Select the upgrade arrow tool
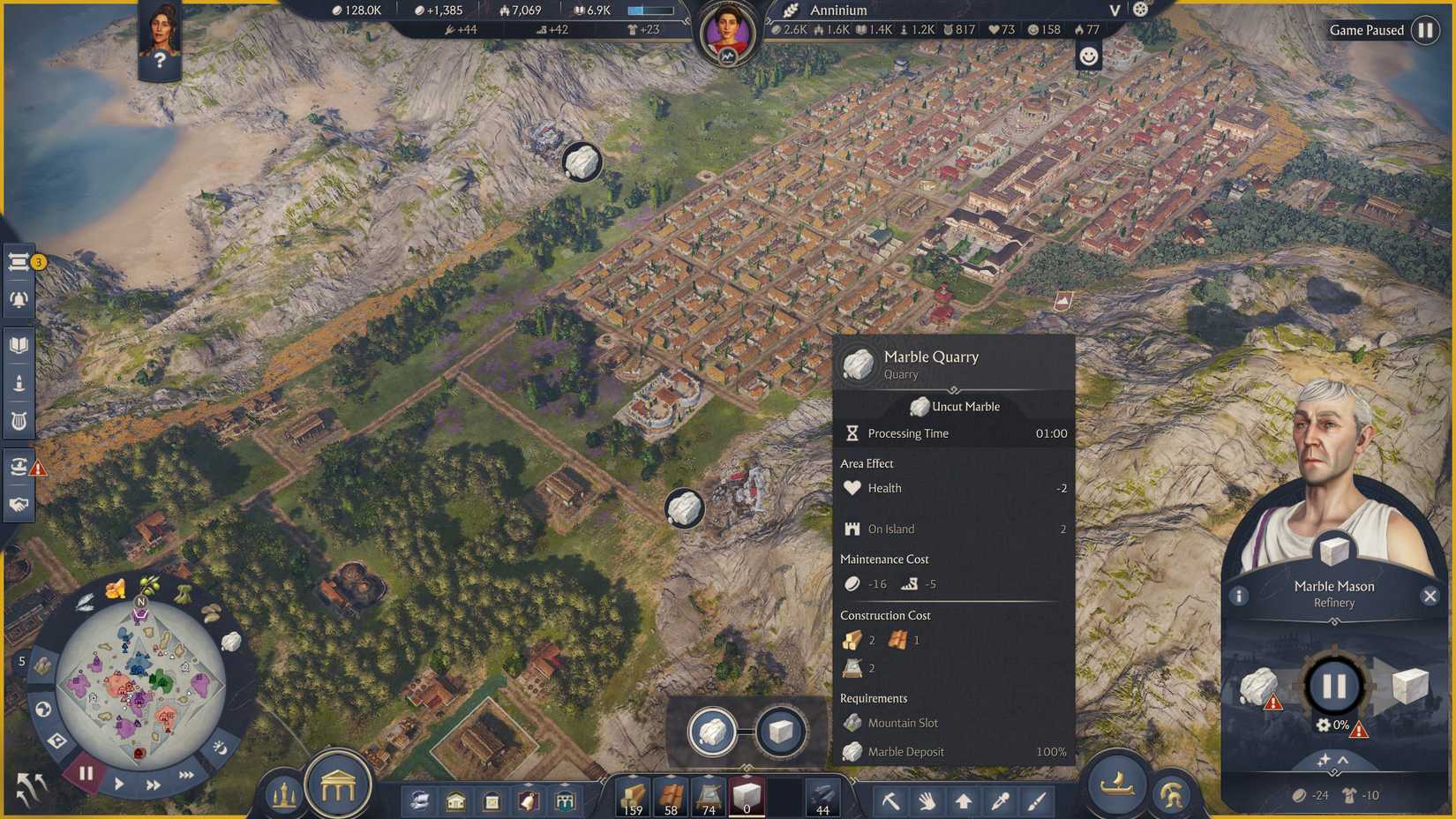The height and width of the screenshot is (819, 1456). (964, 801)
